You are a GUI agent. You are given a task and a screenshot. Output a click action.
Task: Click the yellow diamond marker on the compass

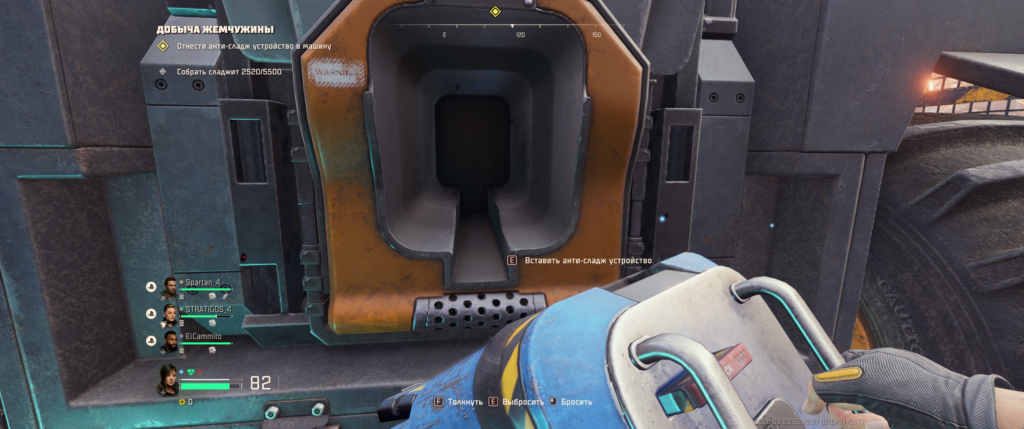(x=494, y=11)
